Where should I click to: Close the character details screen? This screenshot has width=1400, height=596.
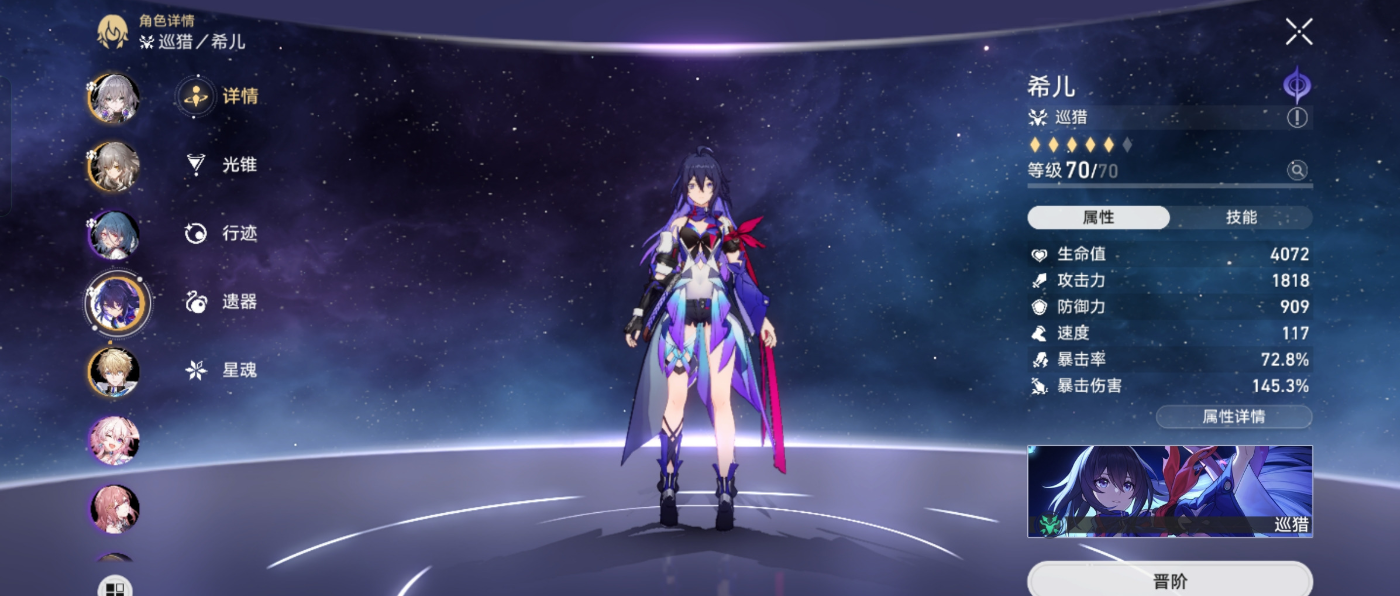[x=1299, y=32]
